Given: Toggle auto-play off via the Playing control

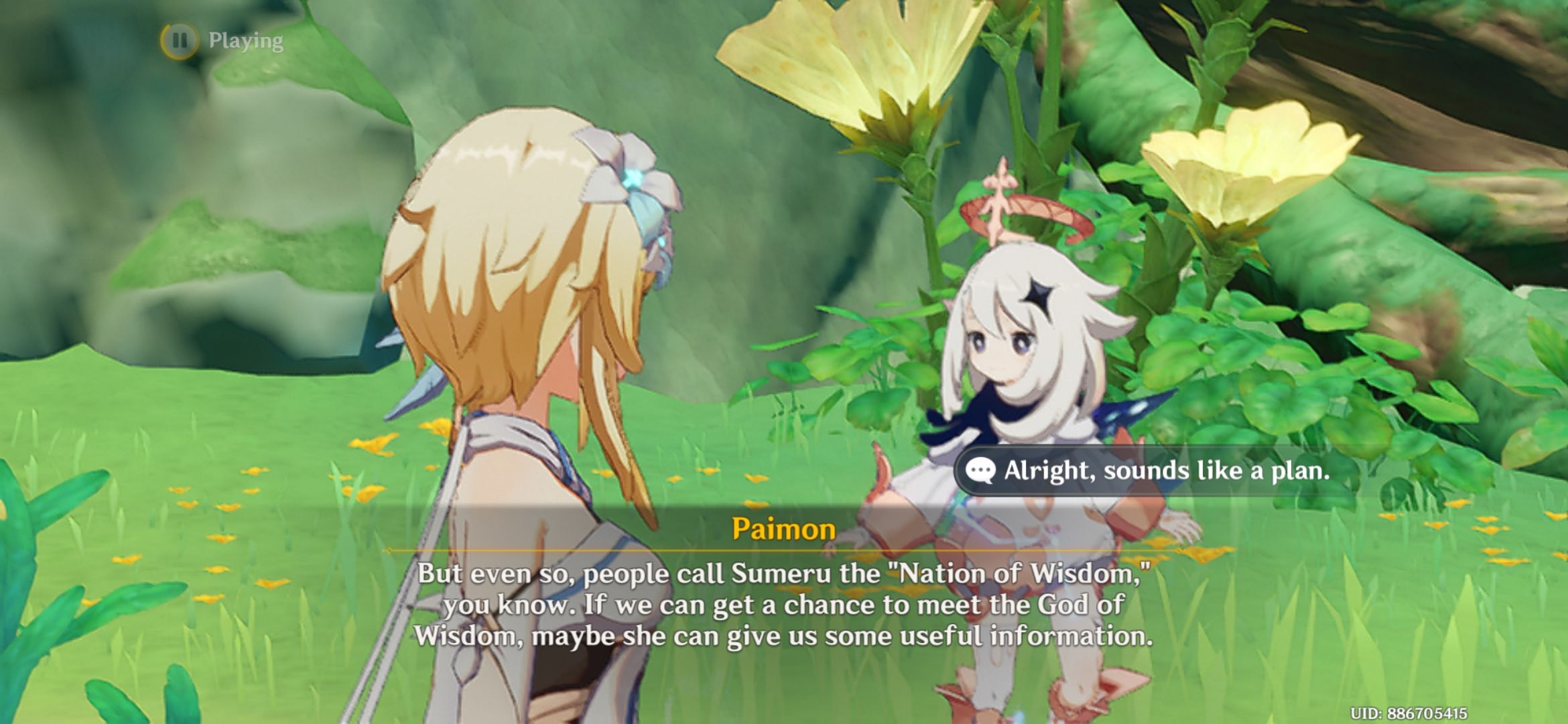Looking at the screenshot, I should (x=221, y=42).
